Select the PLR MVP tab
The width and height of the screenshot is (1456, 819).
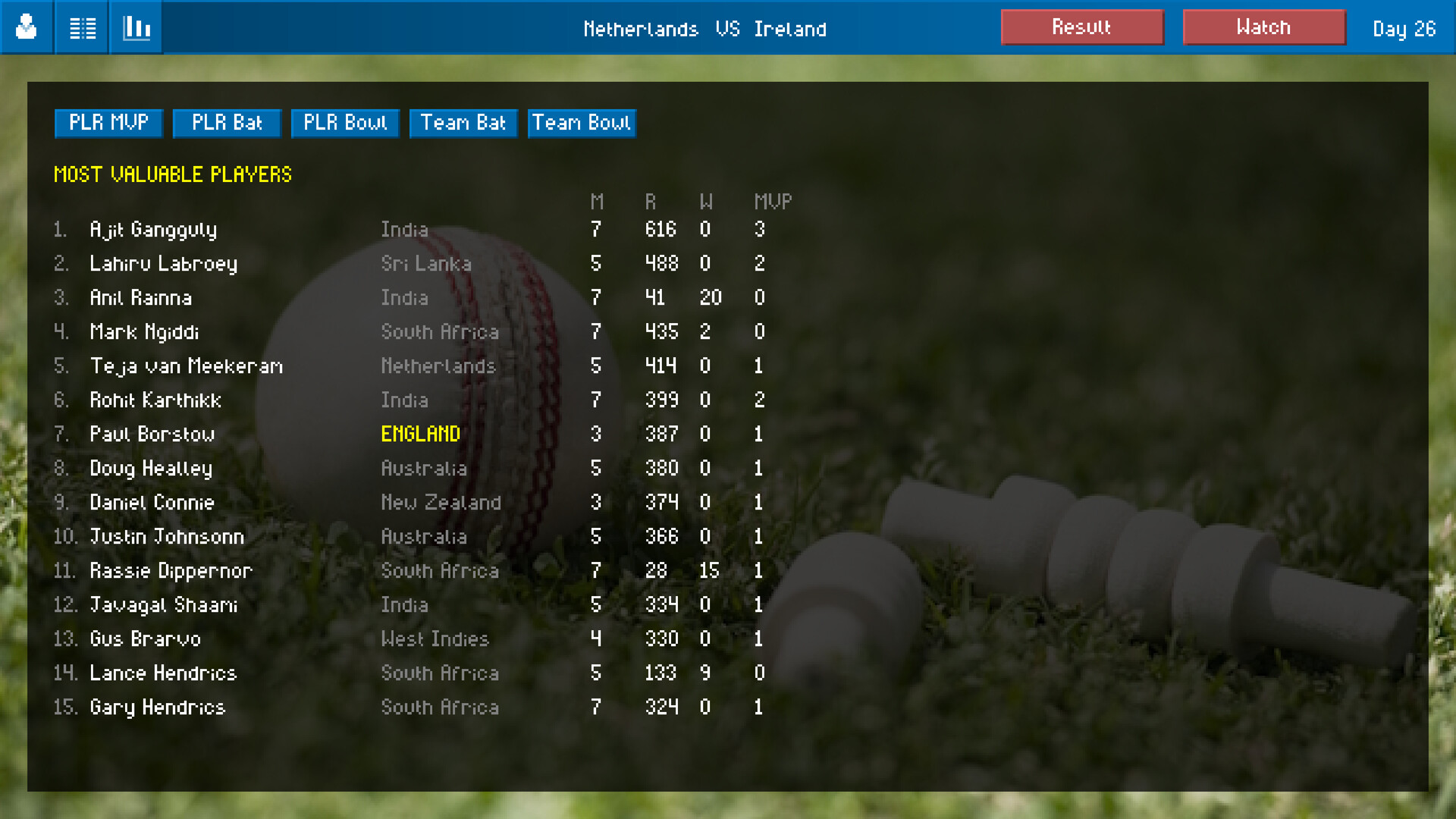(108, 123)
